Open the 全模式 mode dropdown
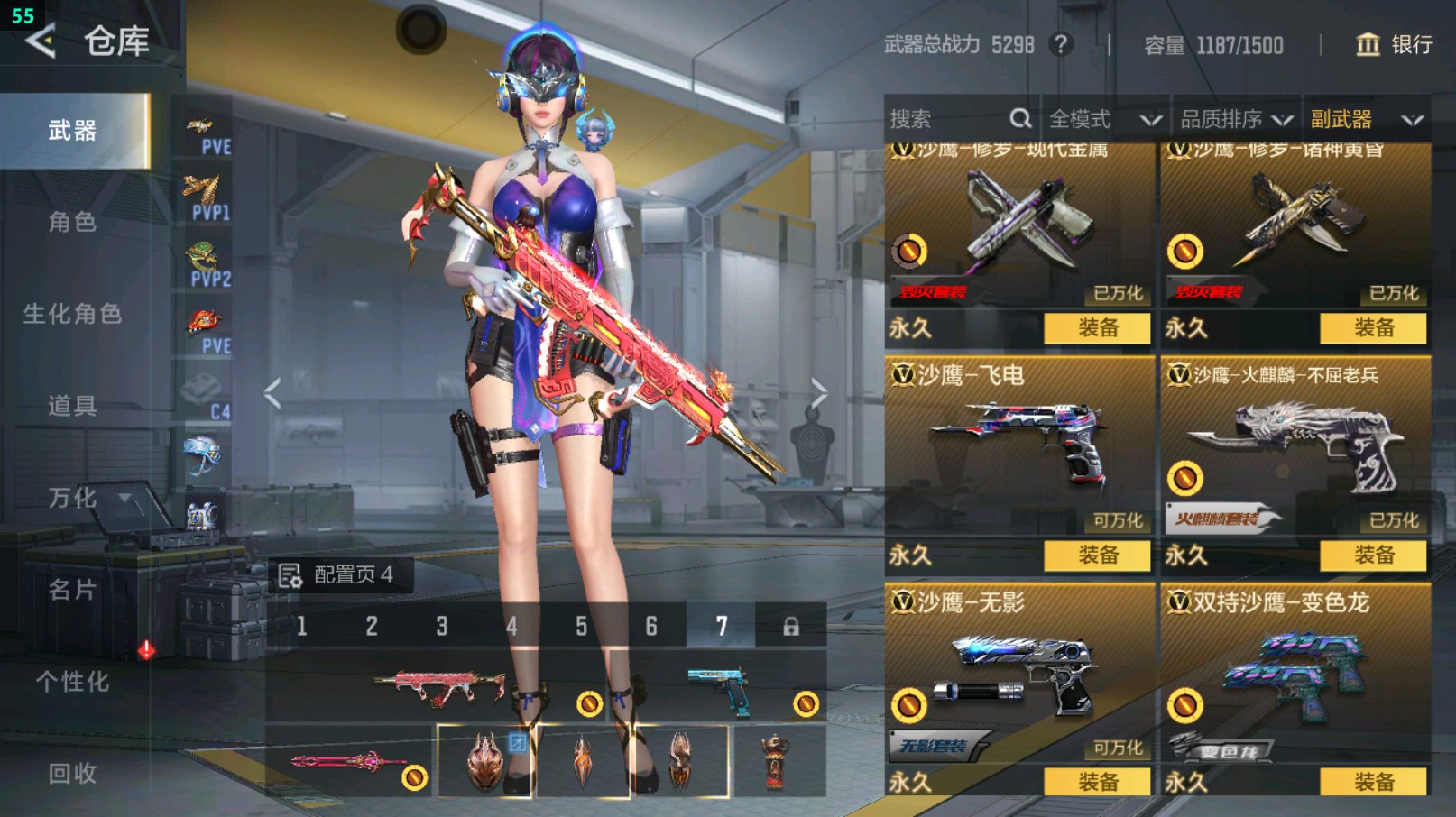 tap(1103, 119)
